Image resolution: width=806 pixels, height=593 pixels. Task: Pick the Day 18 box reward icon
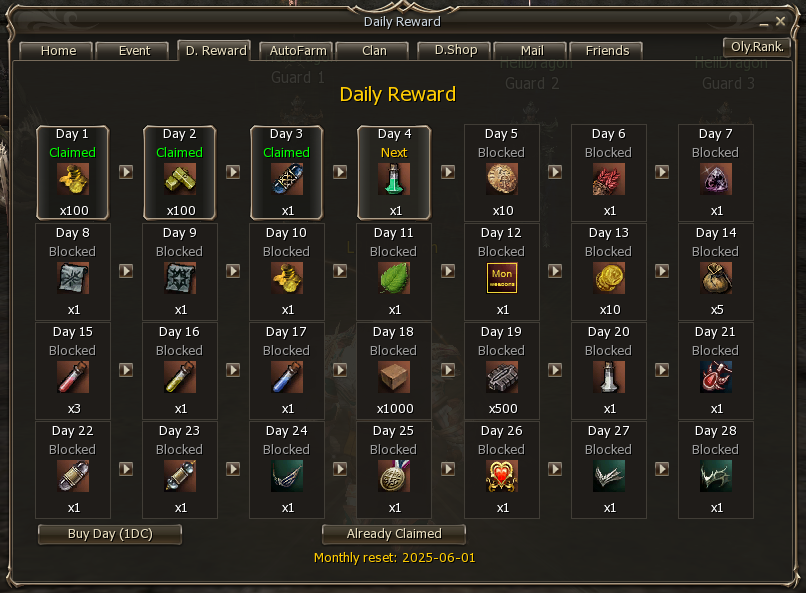tap(394, 377)
